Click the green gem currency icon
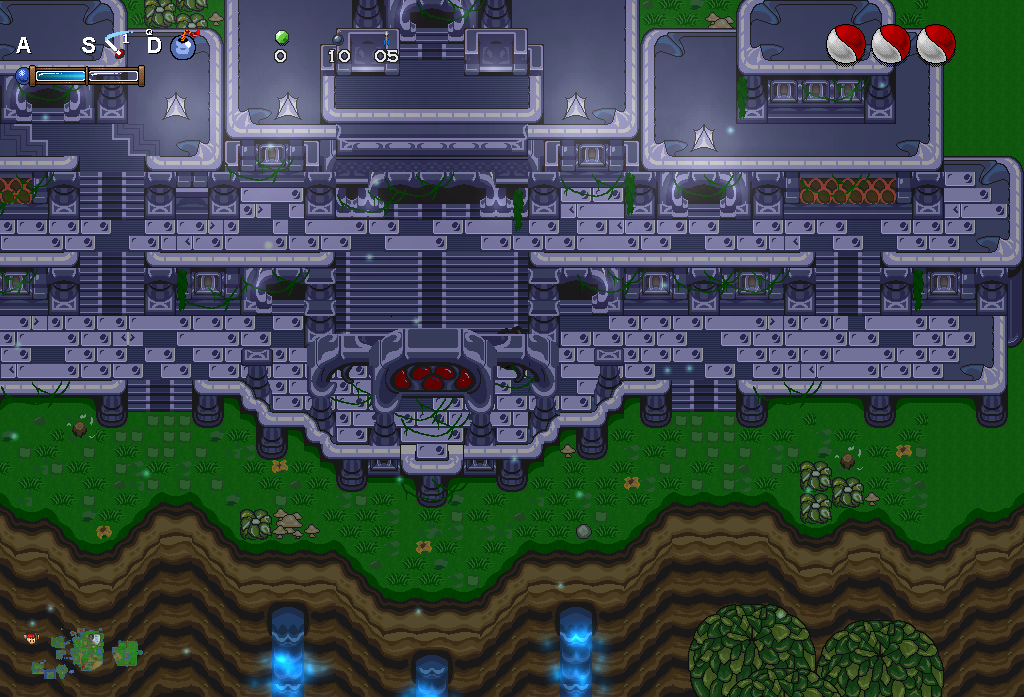Screen dimensions: 1024x697 (x=281, y=38)
